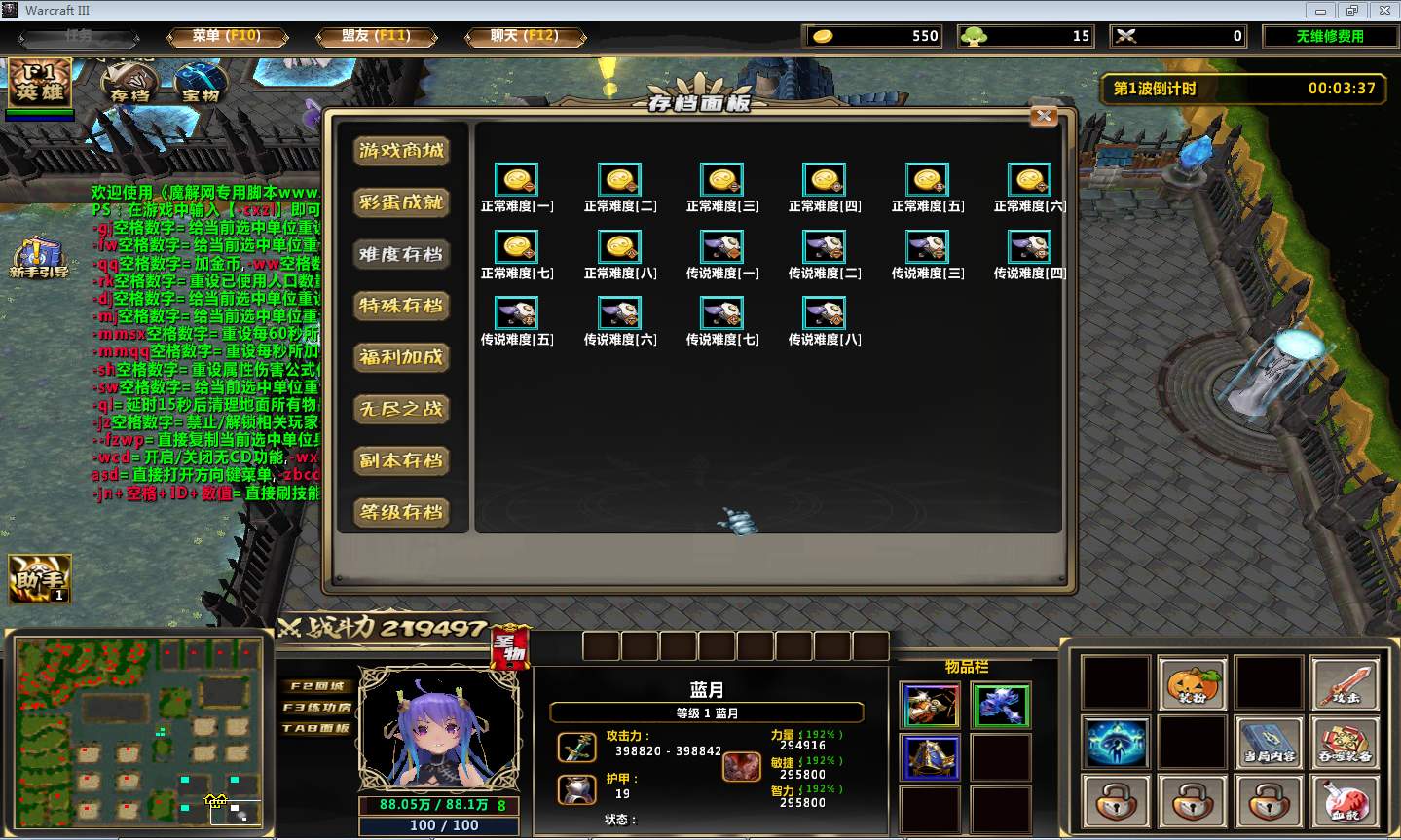This screenshot has width=1401, height=840.
Task: Open the 新手引导 beginner guide
Action: (x=39, y=258)
